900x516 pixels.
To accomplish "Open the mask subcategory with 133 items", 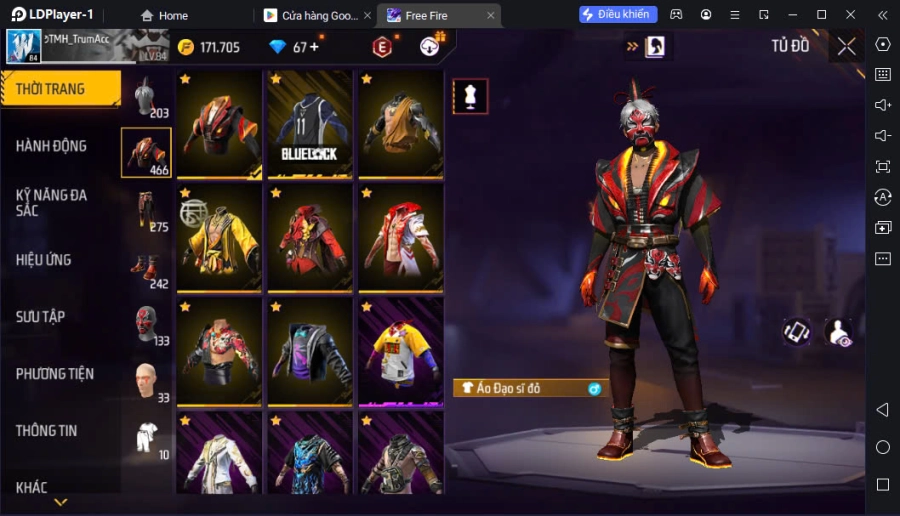I will pos(147,324).
